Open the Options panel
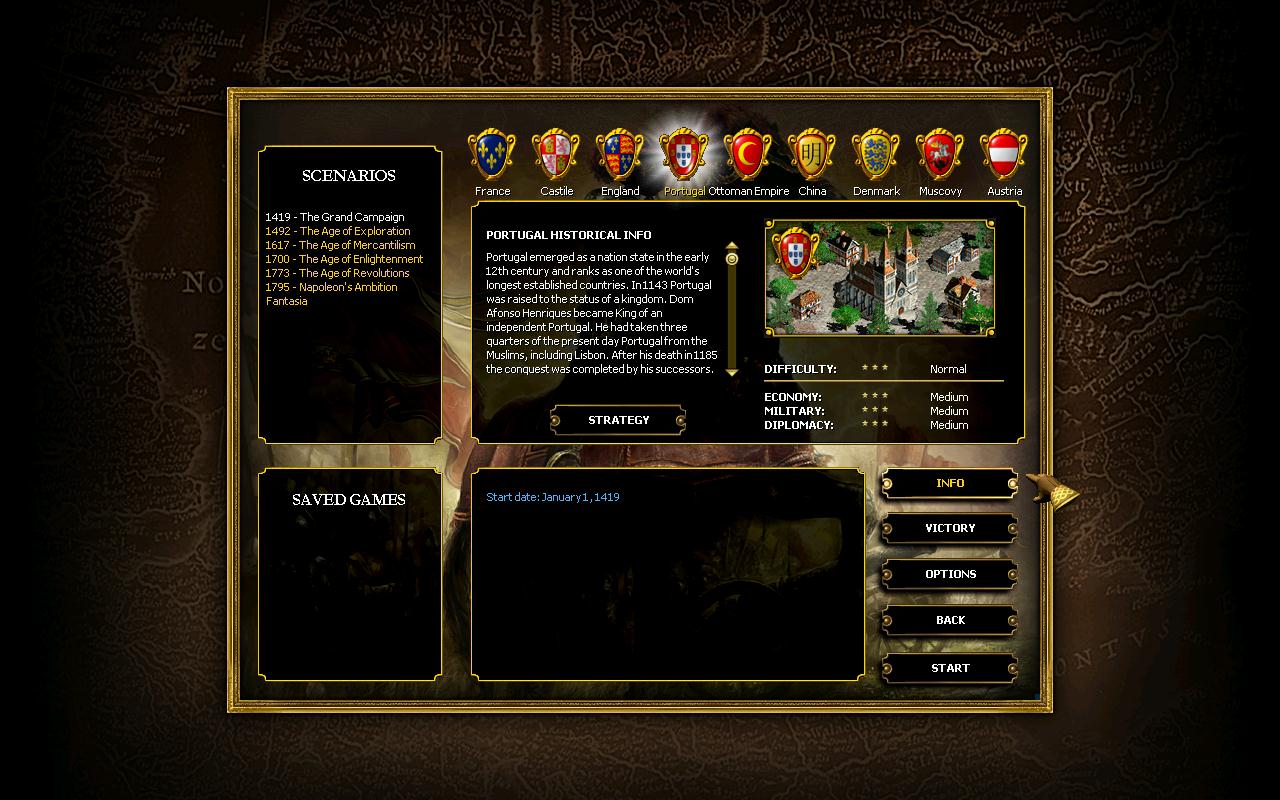Image resolution: width=1280 pixels, height=800 pixels. tap(950, 574)
